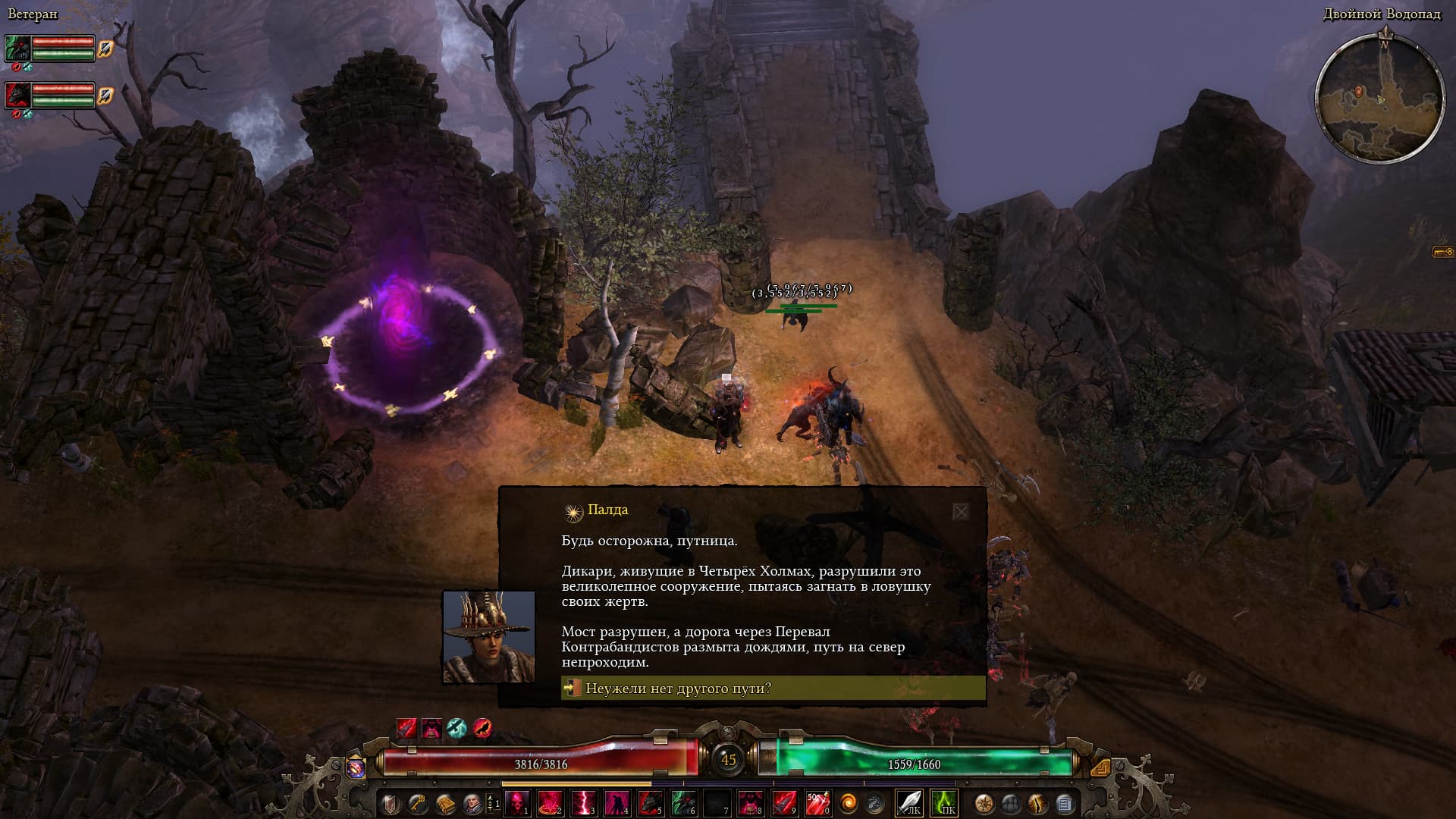
Task: Open the orange swirl rift portal button
Action: click(x=846, y=802)
